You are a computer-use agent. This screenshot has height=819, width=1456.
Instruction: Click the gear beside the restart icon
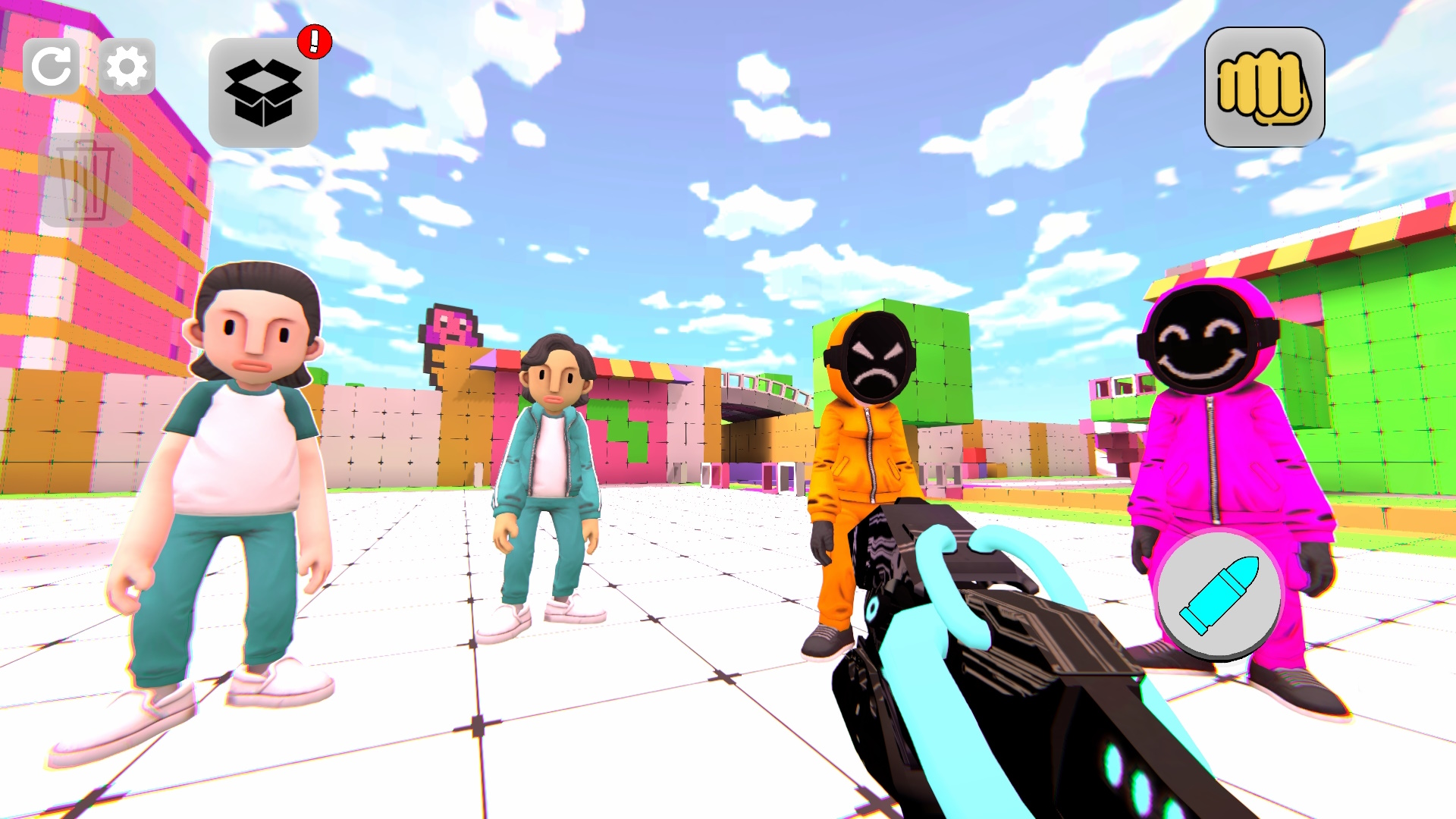pos(127,67)
